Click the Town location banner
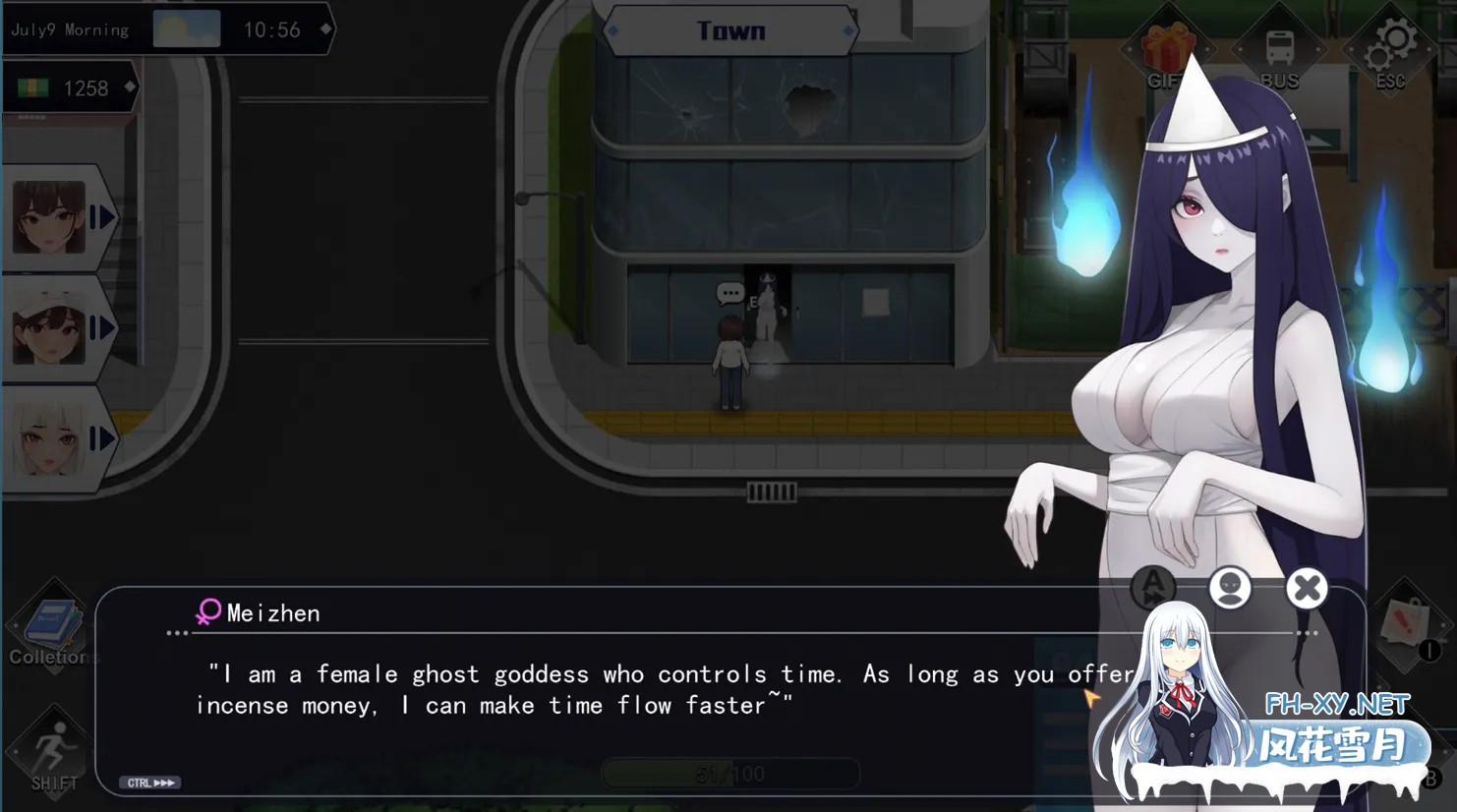The image size is (1457, 812). (730, 31)
